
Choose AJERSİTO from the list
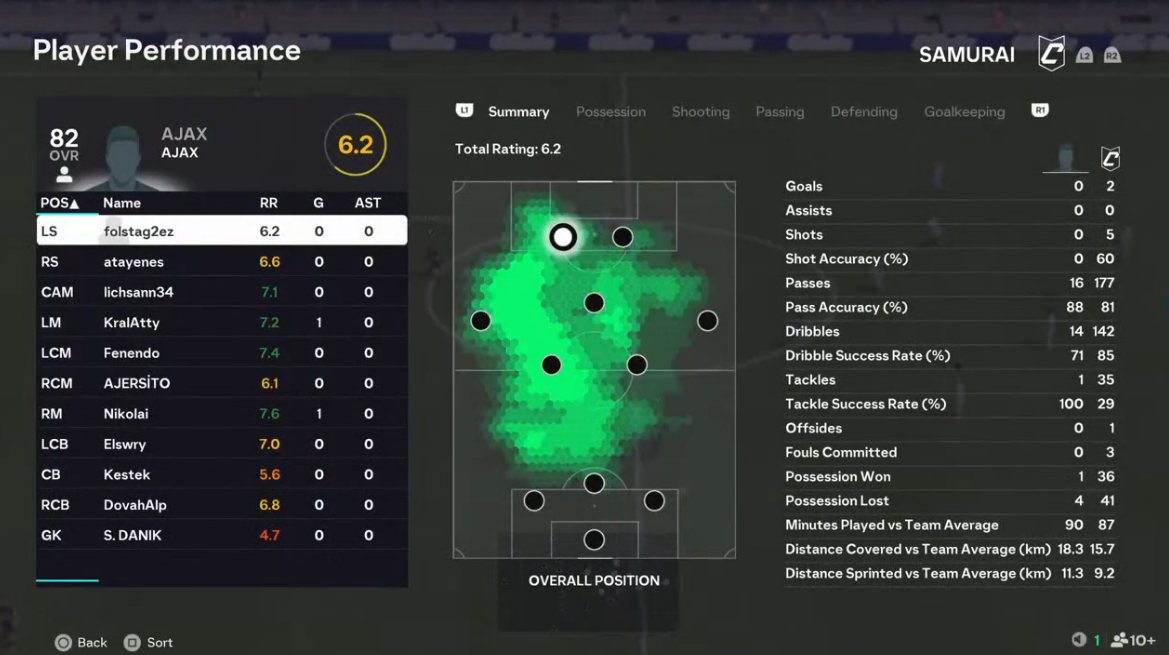pyautogui.click(x=221, y=383)
